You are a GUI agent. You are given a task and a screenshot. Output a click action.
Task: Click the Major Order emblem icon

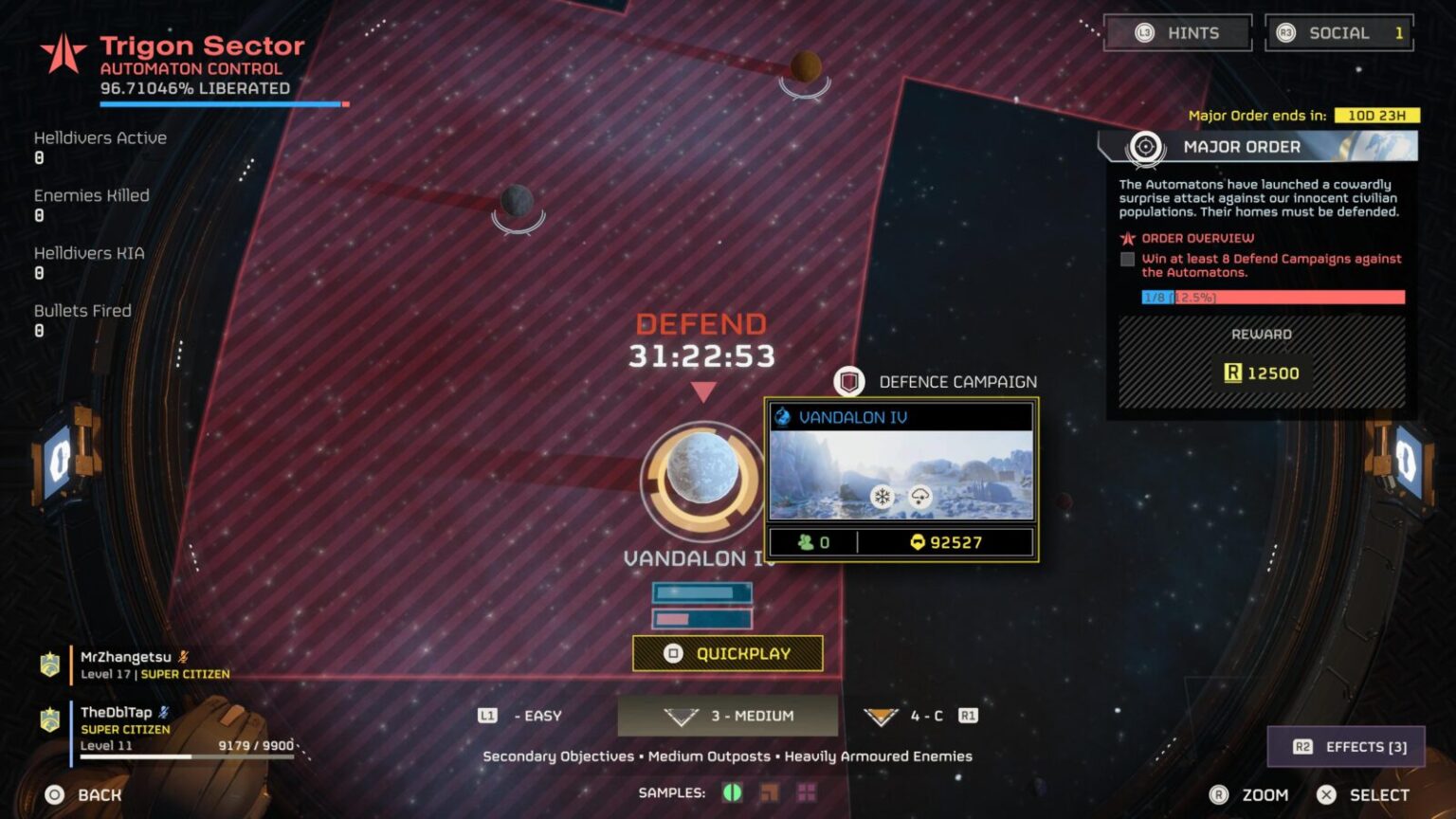1145,147
